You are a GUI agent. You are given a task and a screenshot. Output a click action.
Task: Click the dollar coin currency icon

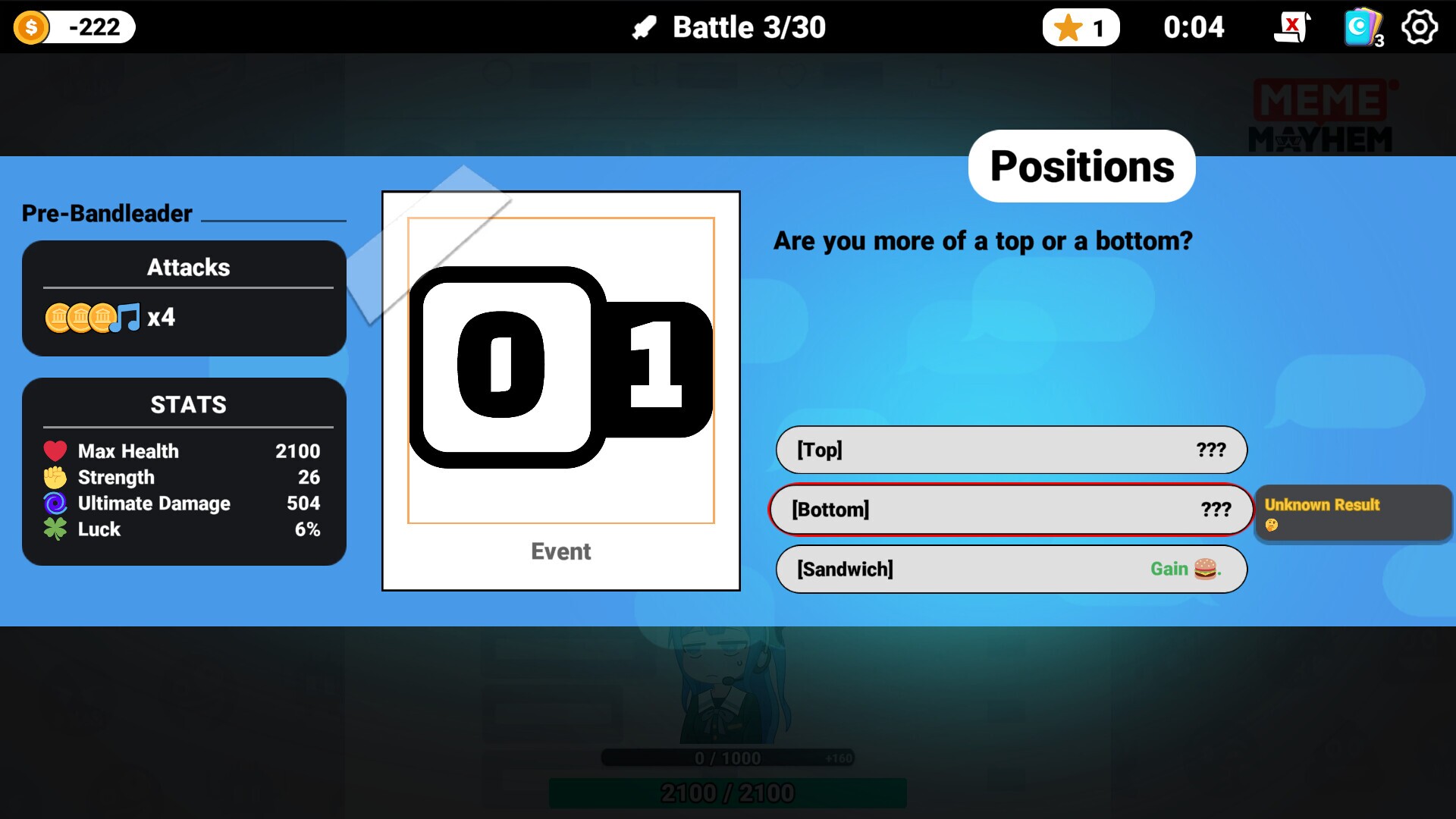pos(31,27)
